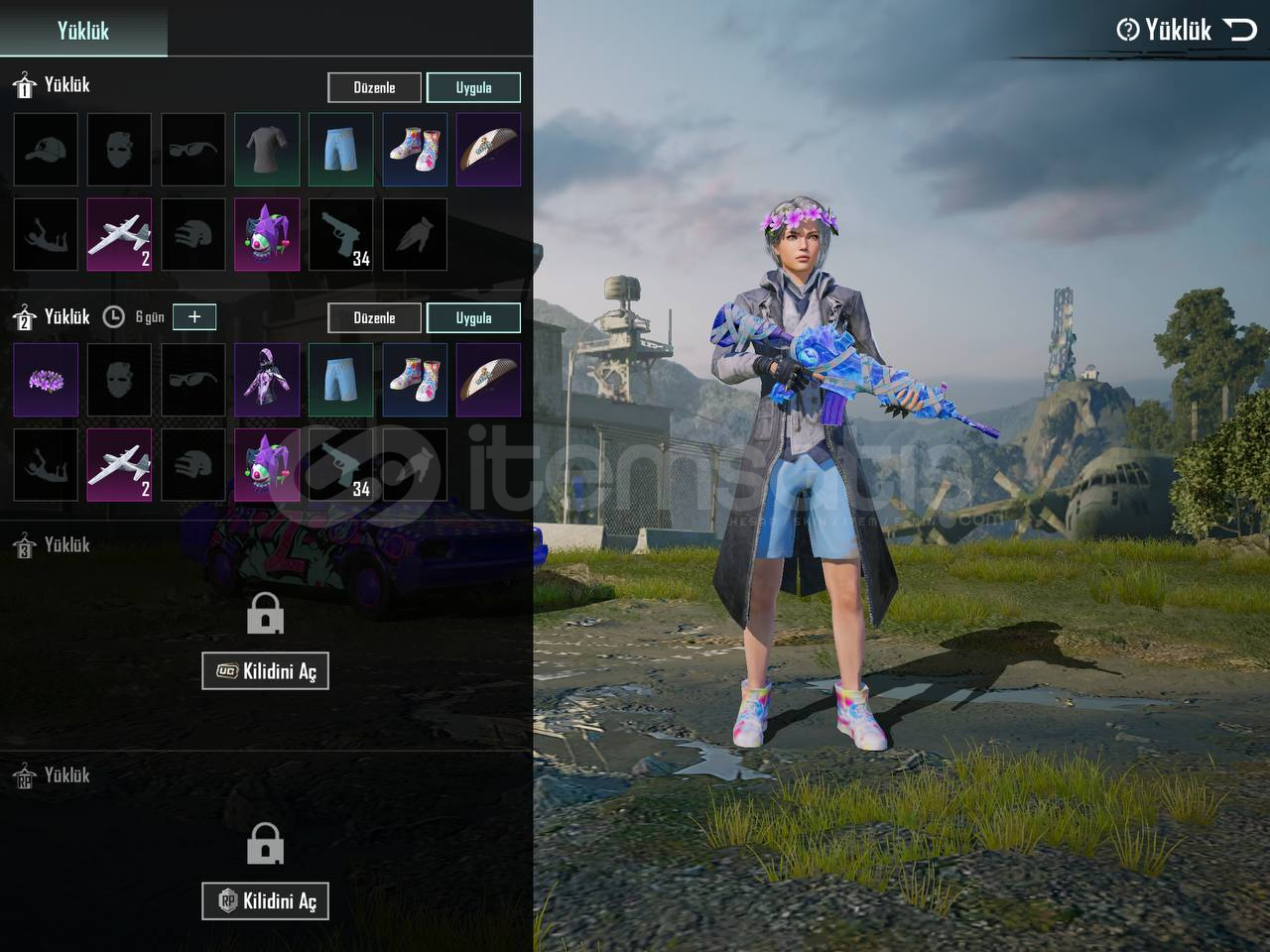Unlock the RP loadout slot
The height and width of the screenshot is (952, 1270).
[x=265, y=900]
